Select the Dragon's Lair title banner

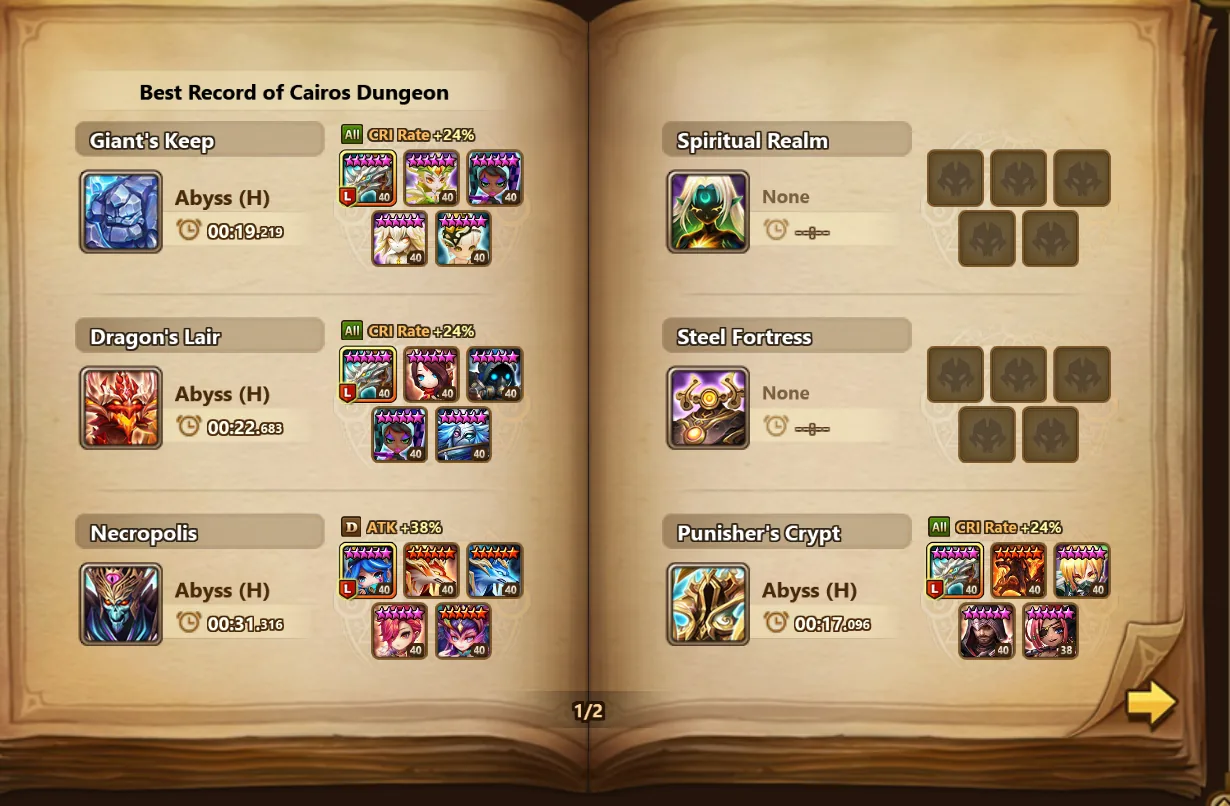[x=199, y=337]
